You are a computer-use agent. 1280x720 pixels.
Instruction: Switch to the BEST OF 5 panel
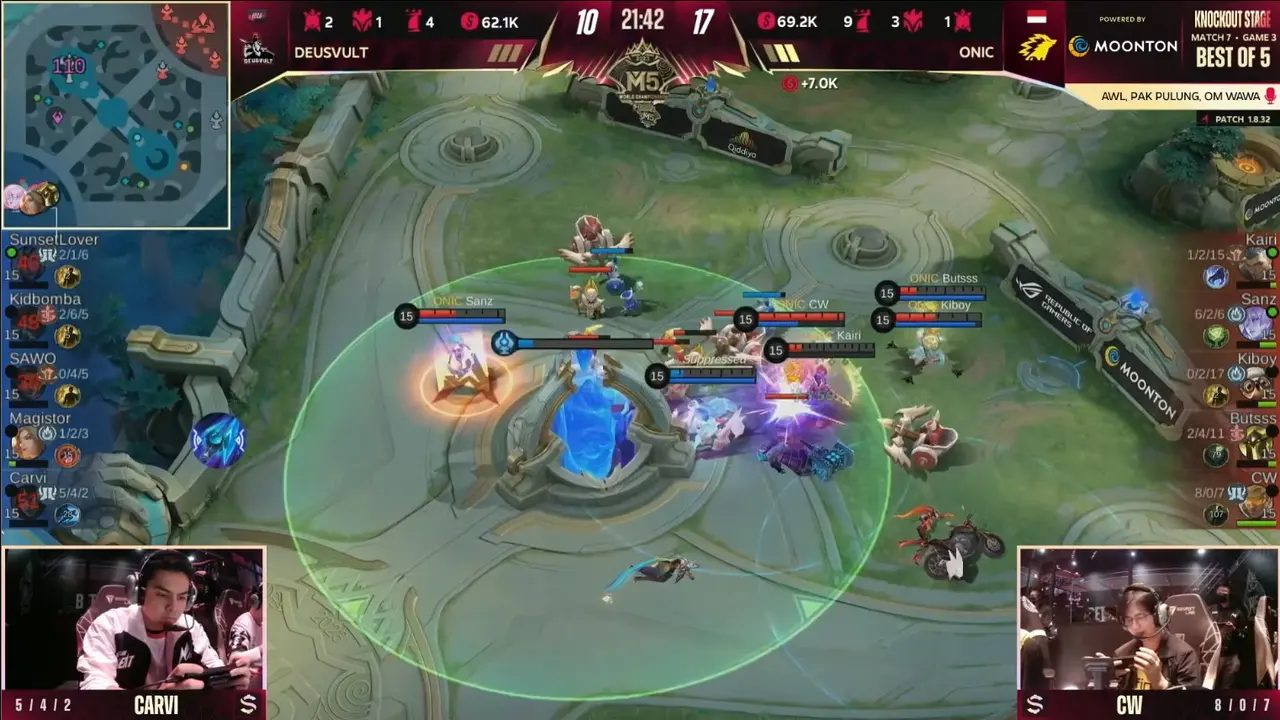[x=1232, y=54]
